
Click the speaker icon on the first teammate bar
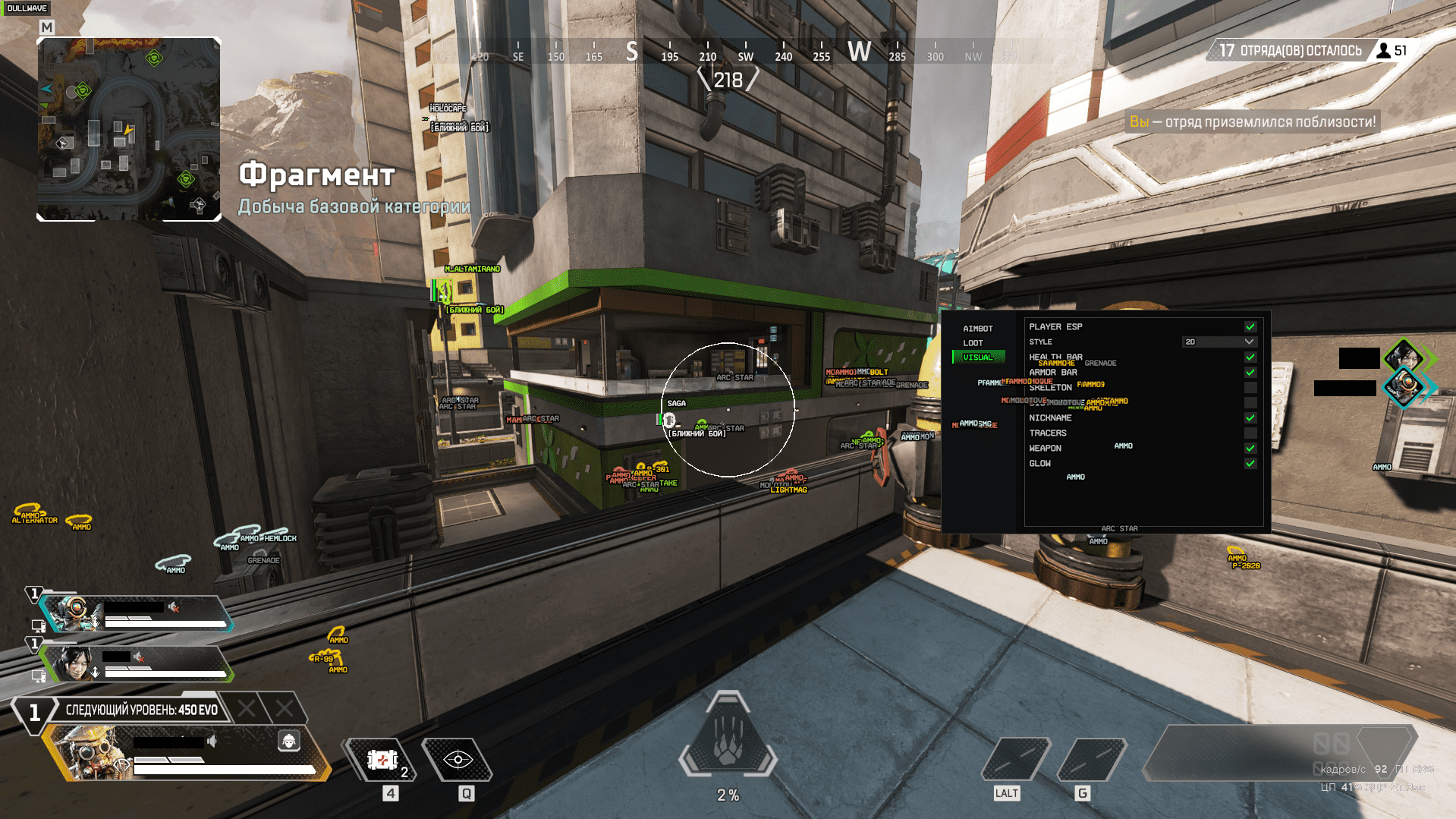point(173,606)
